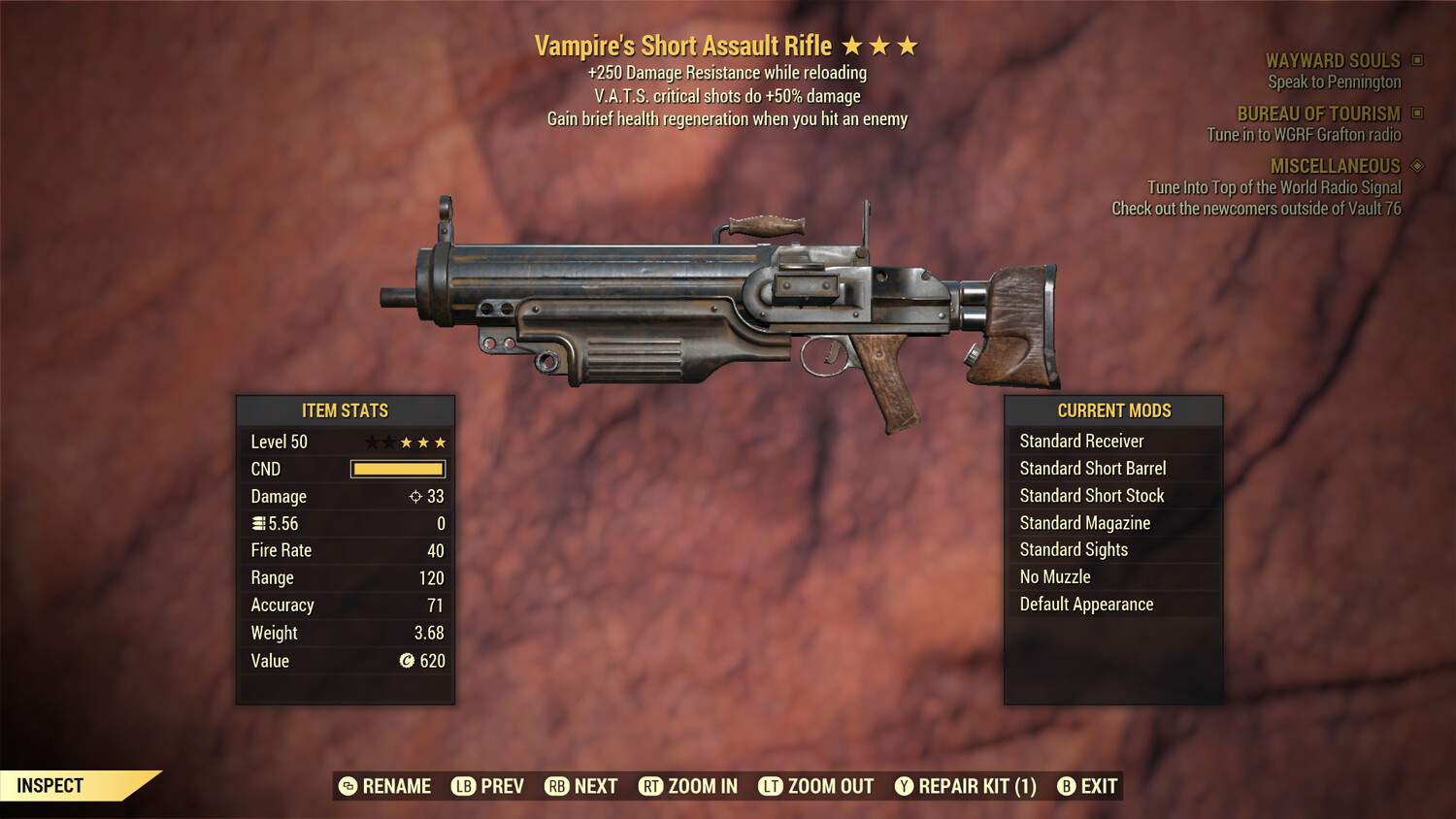Click the INSPECT label at bottom left
The image size is (1456, 819).
[50, 785]
